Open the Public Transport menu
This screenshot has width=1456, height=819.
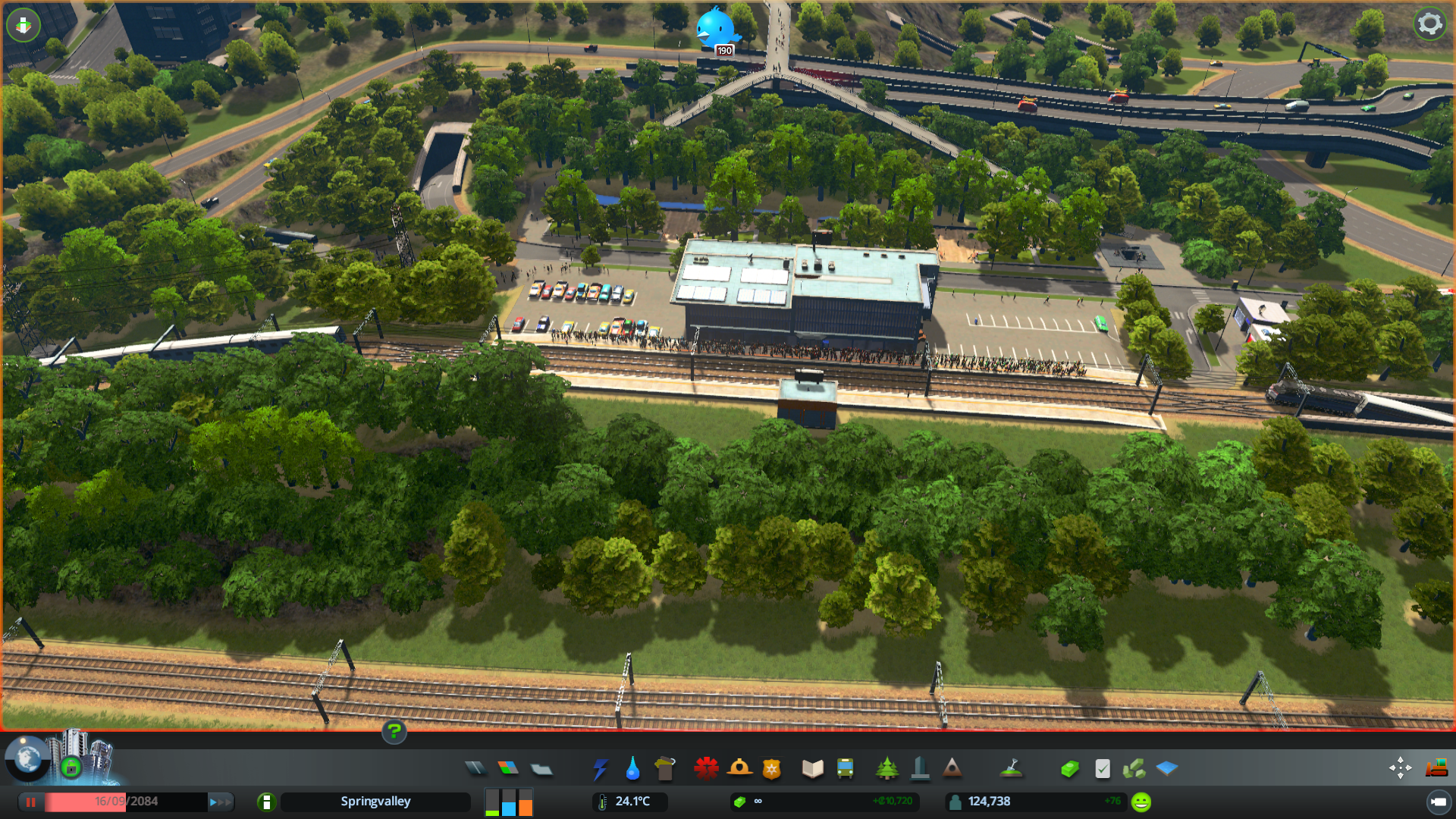pos(846,768)
